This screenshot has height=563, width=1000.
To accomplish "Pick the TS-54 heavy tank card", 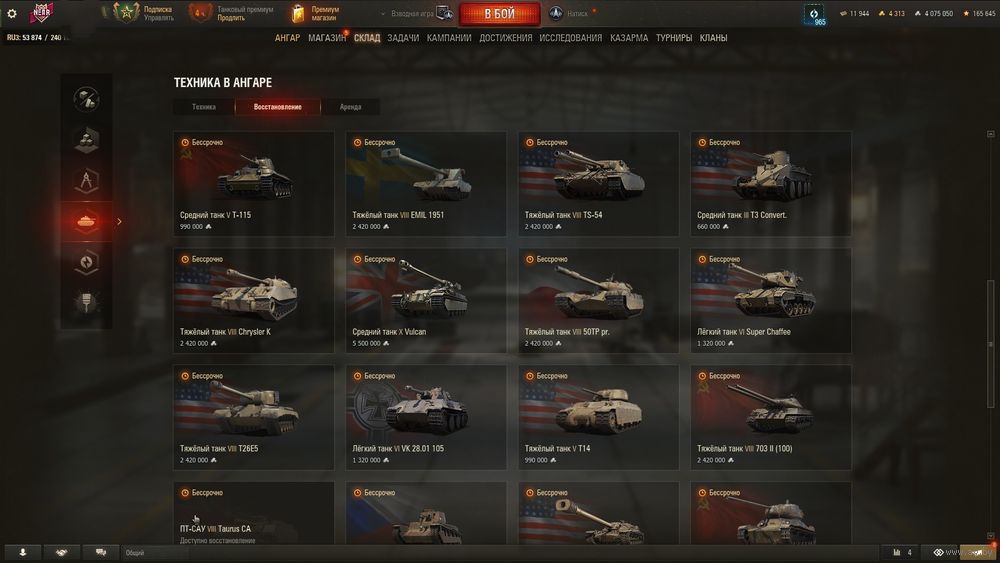I will pos(598,183).
